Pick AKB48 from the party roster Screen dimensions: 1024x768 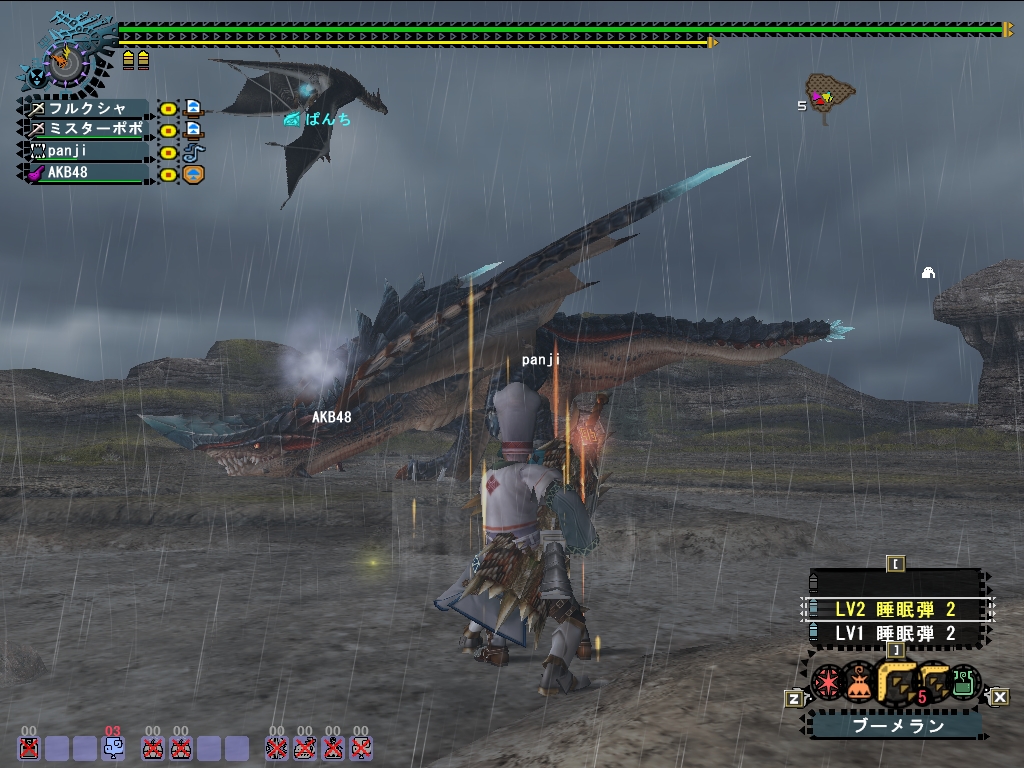[90, 173]
